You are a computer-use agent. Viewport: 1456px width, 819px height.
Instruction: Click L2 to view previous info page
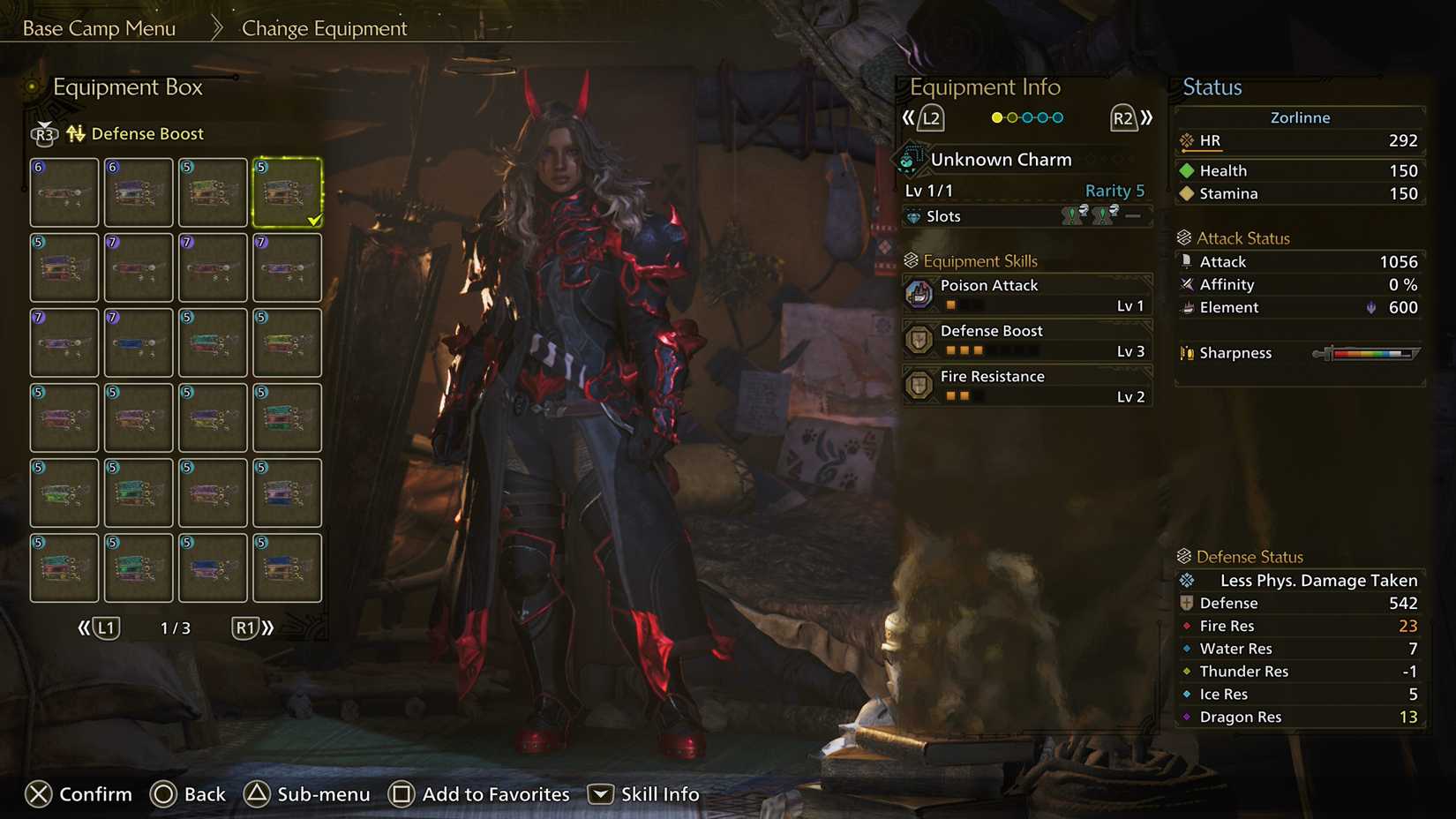pos(932,116)
